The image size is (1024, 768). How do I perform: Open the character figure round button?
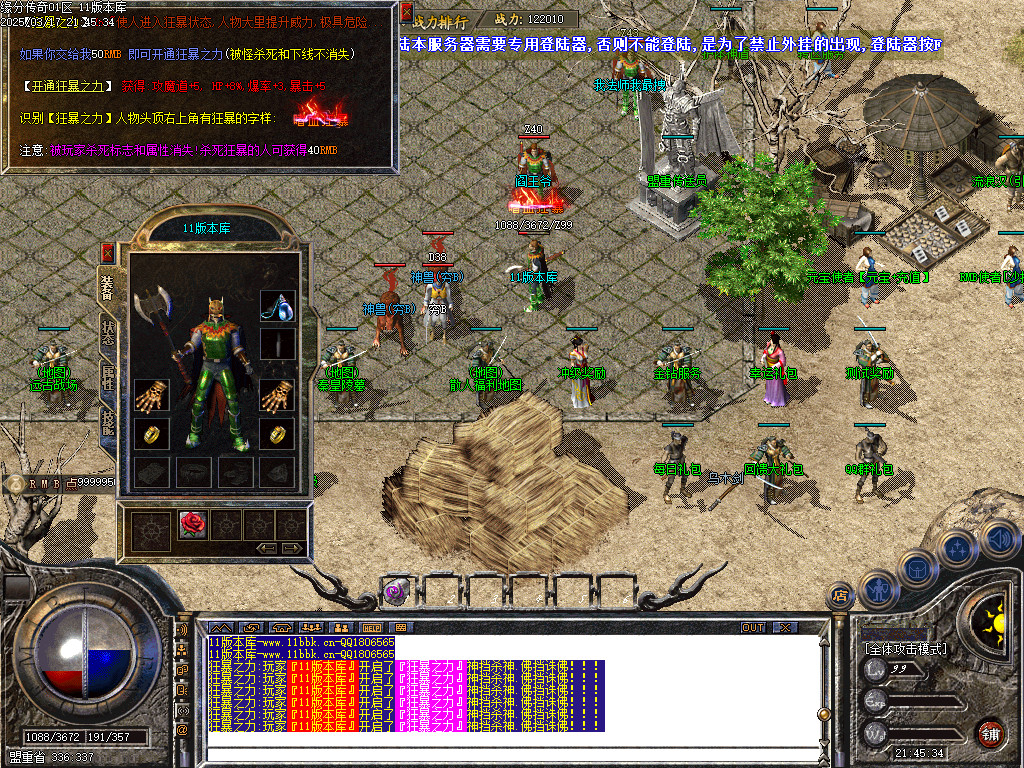tap(877, 590)
